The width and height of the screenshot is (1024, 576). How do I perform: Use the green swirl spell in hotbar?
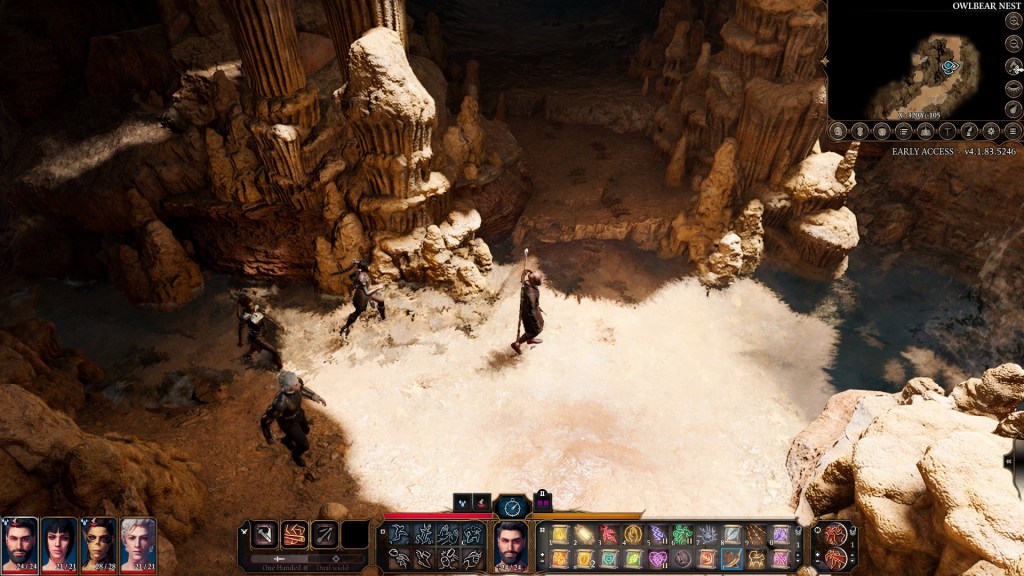point(681,535)
